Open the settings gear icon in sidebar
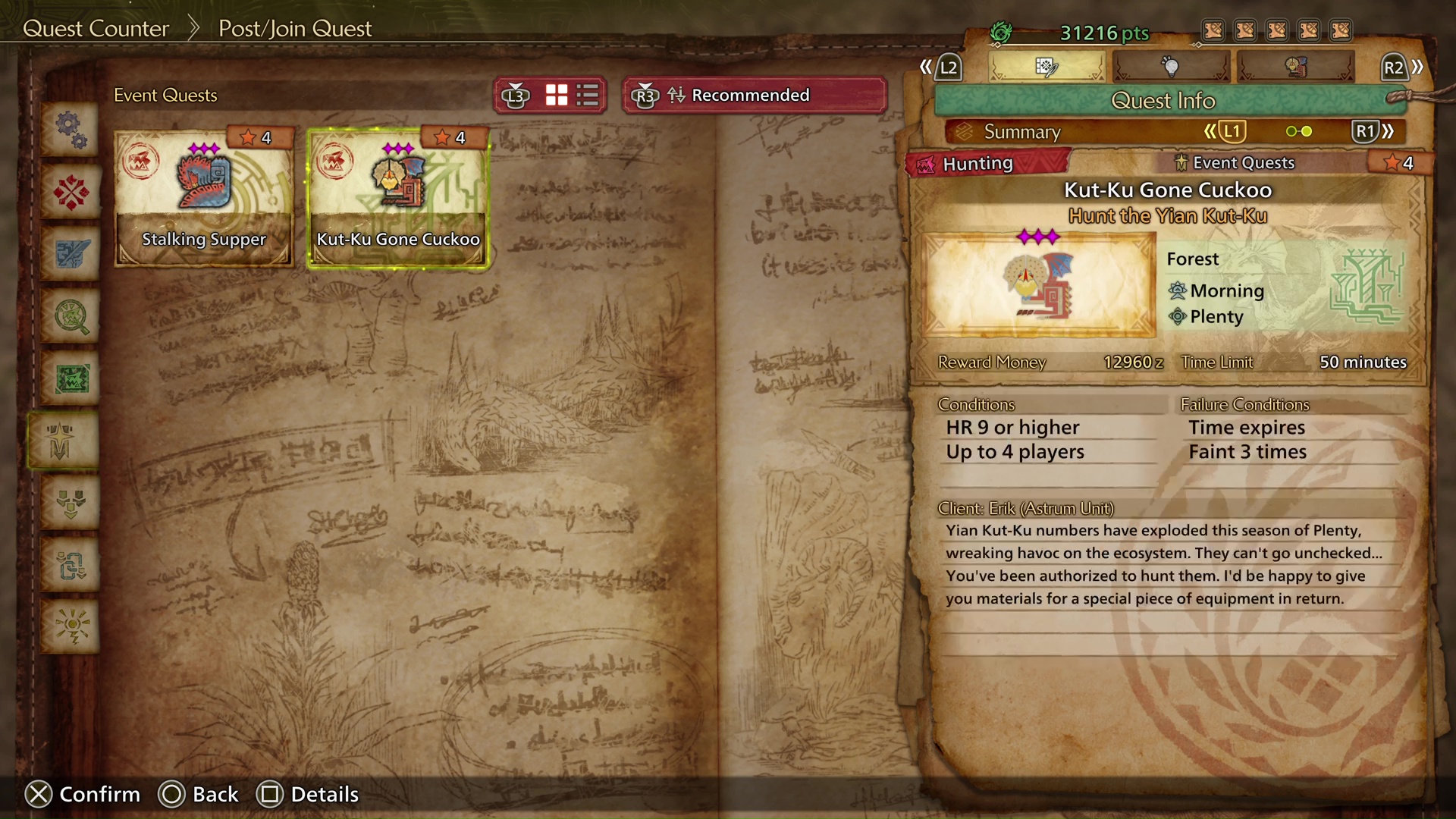The width and height of the screenshot is (1456, 819). point(71,130)
